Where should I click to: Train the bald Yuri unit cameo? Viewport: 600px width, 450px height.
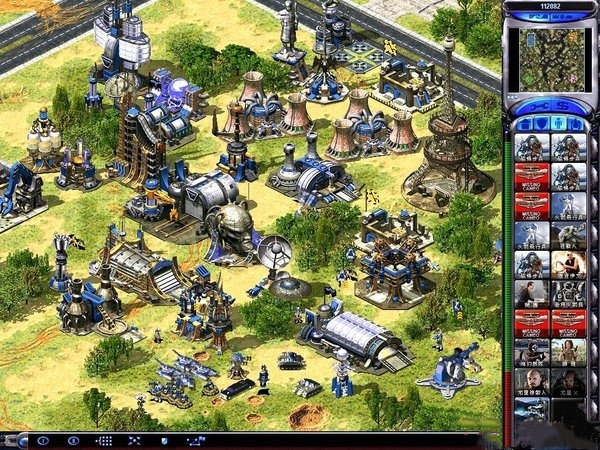[531, 382]
